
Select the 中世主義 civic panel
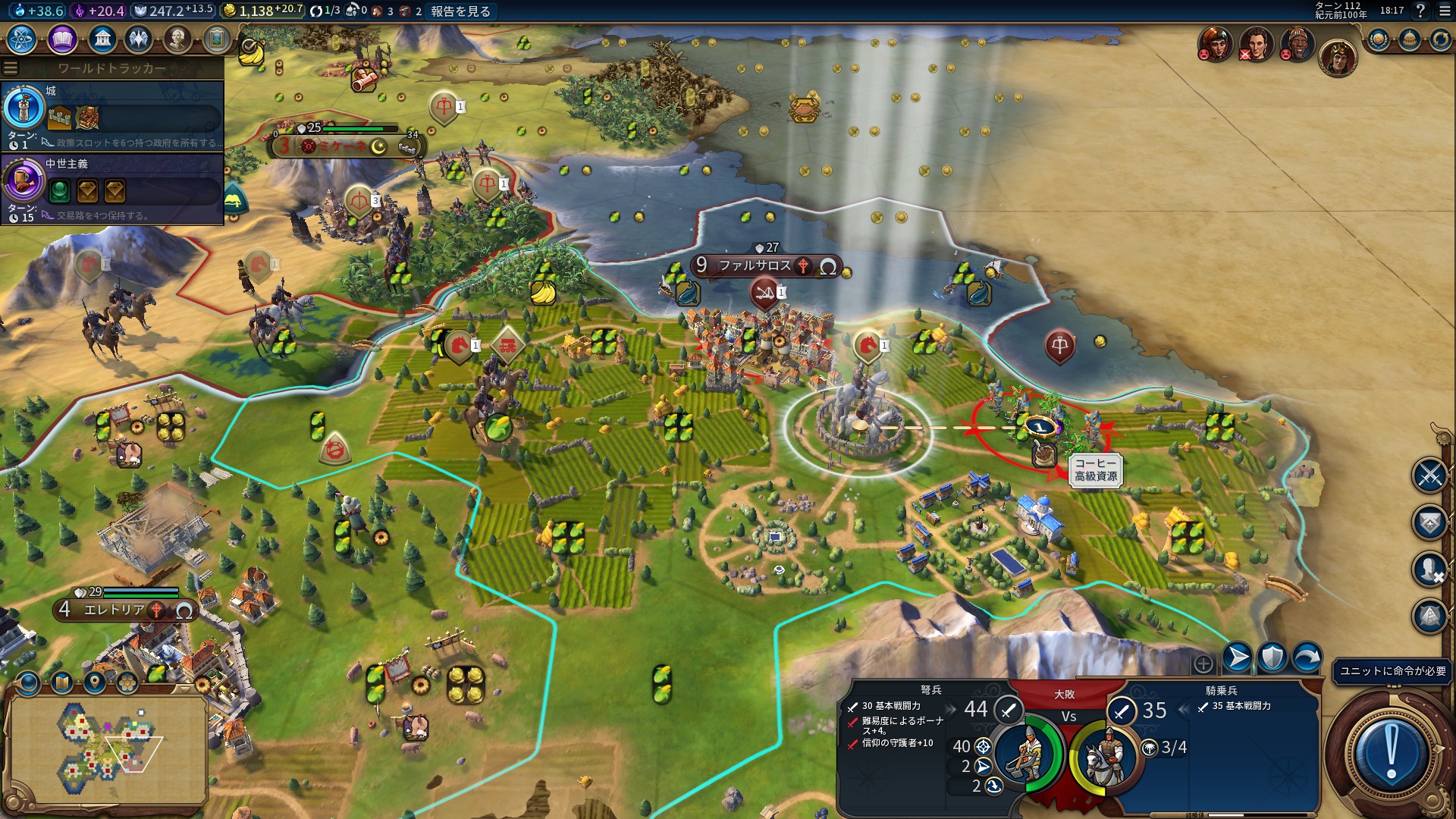112,188
